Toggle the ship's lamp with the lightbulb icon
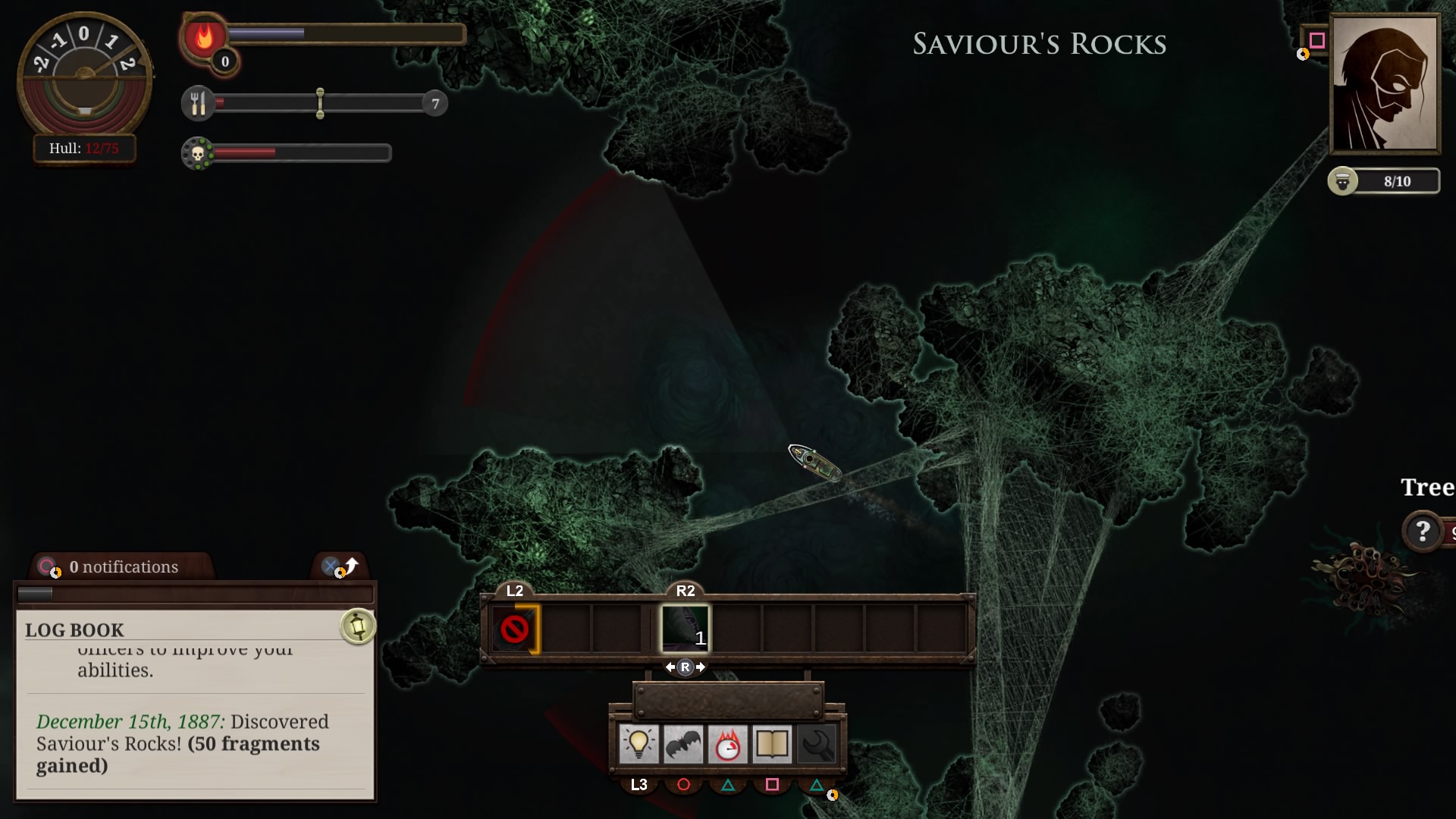1456x819 pixels. 641,744
